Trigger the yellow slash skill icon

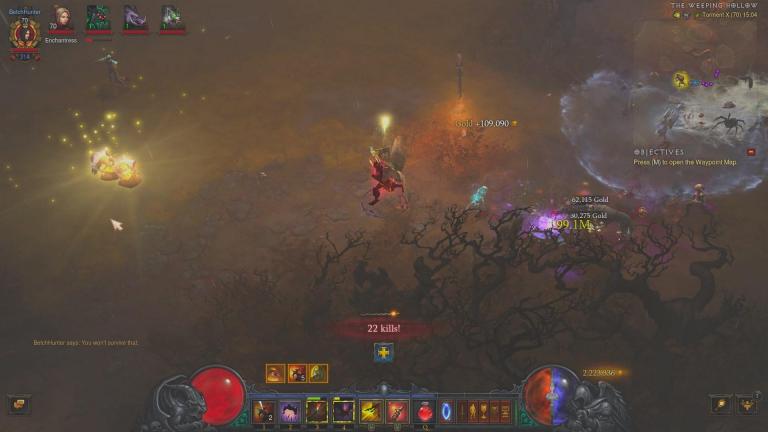[x=371, y=410]
